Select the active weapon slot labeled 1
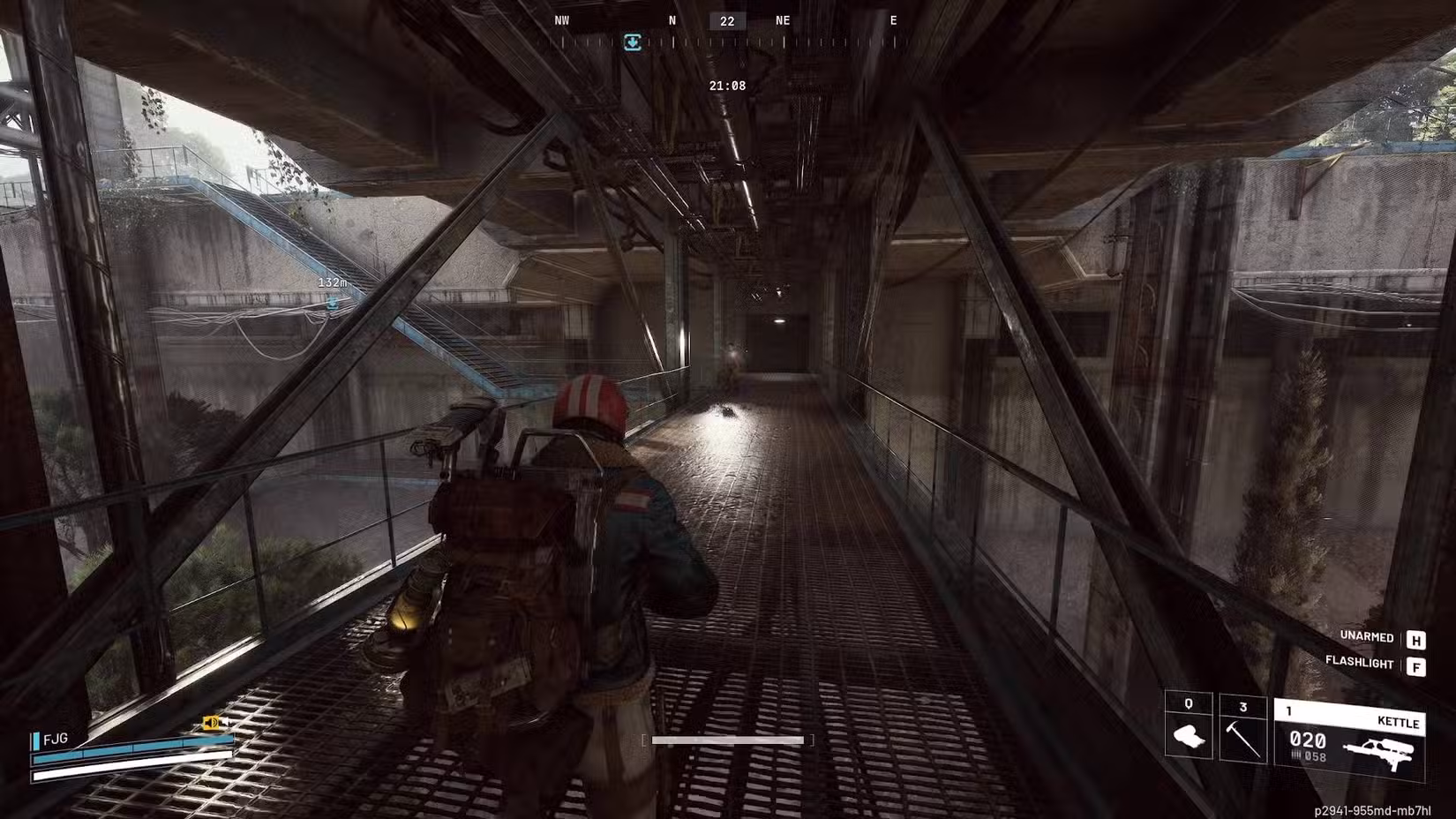Viewport: 1456px width, 819px height. tap(1291, 710)
